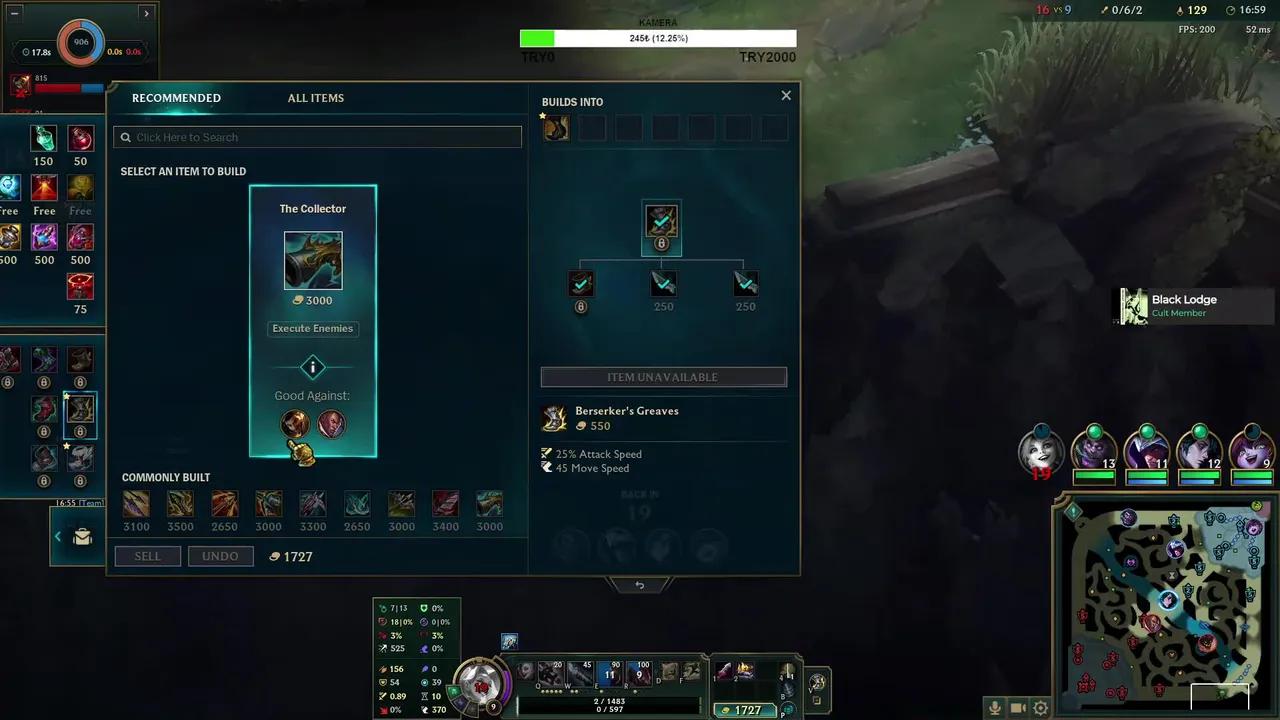Toggle the voice audio icon near the minimap
This screenshot has width=1280, height=720.
995,707
